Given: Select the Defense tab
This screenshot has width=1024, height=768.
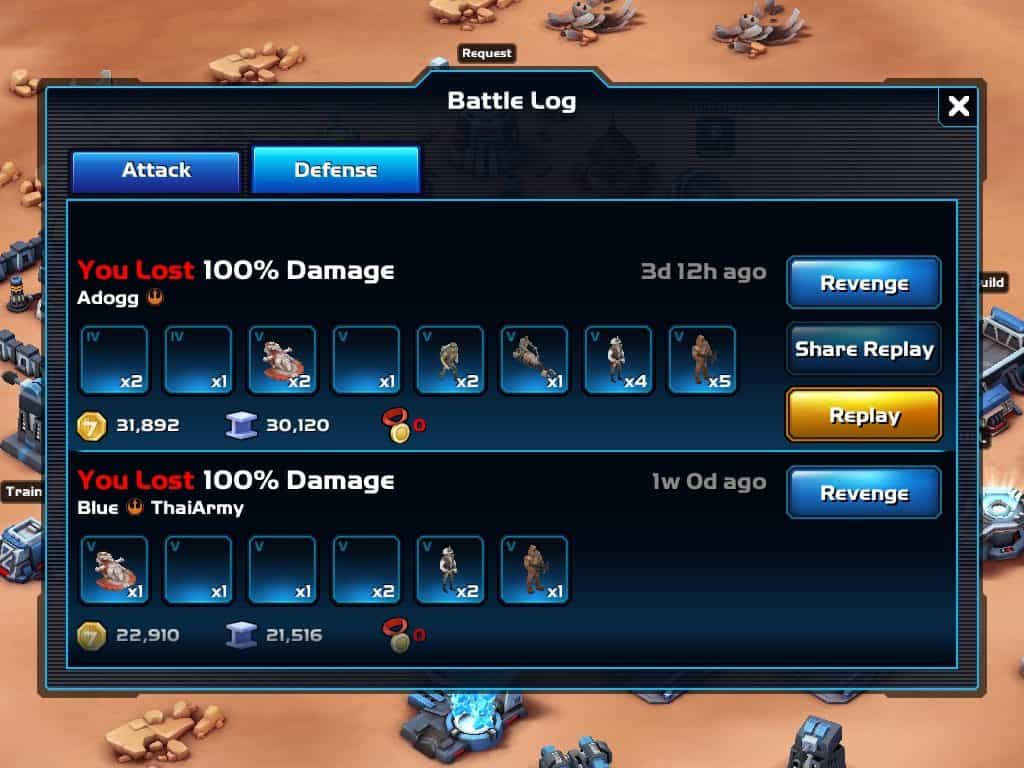Looking at the screenshot, I should (335, 171).
